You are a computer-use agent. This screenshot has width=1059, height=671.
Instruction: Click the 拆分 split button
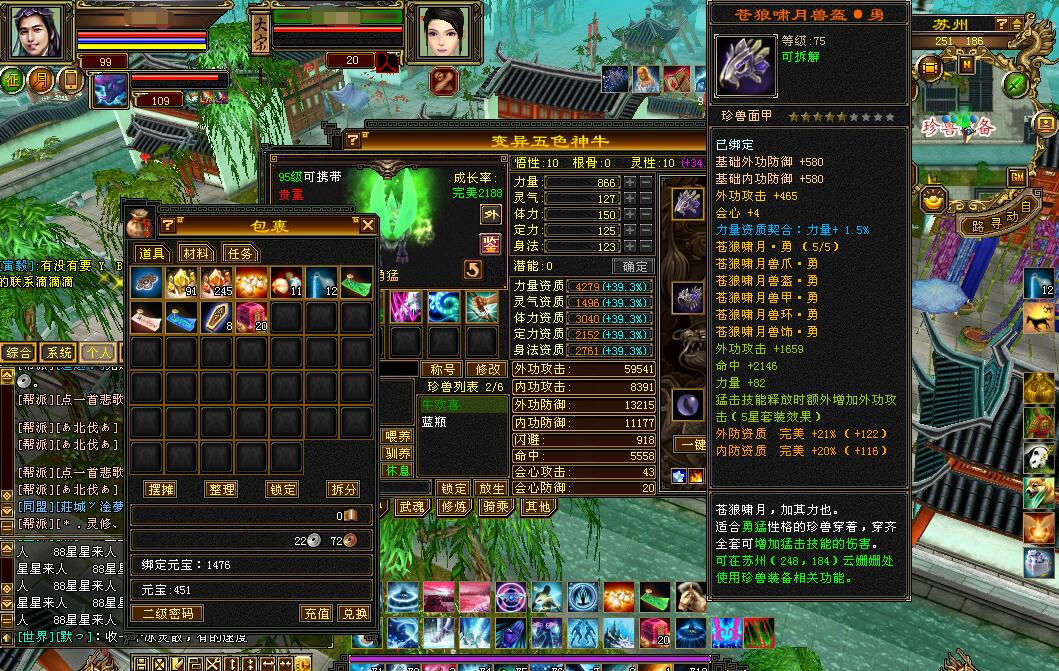coord(343,489)
